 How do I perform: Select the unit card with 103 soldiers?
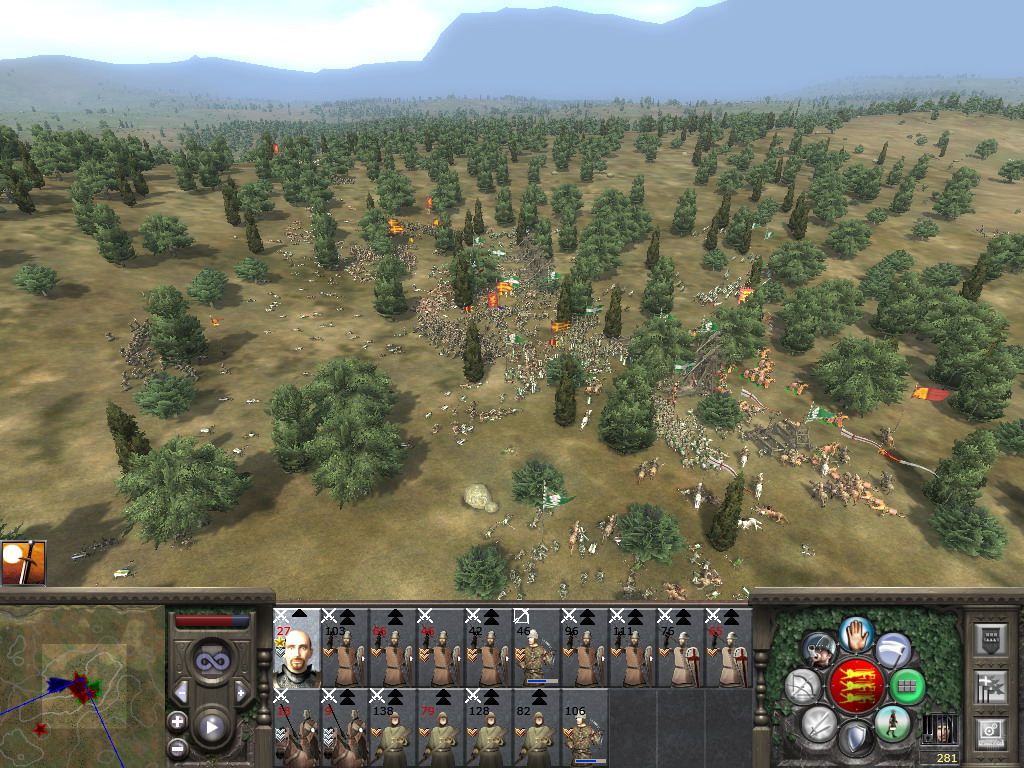point(344,649)
